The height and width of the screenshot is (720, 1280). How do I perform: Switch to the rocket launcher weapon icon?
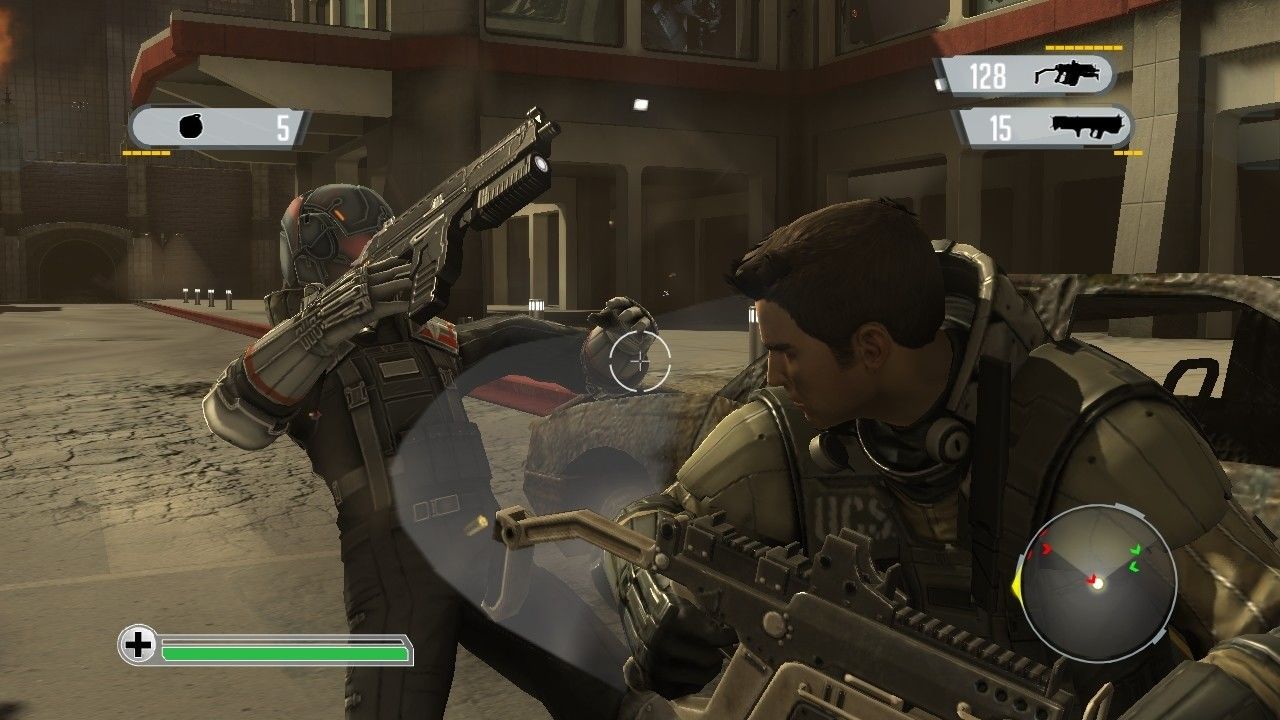1090,127
